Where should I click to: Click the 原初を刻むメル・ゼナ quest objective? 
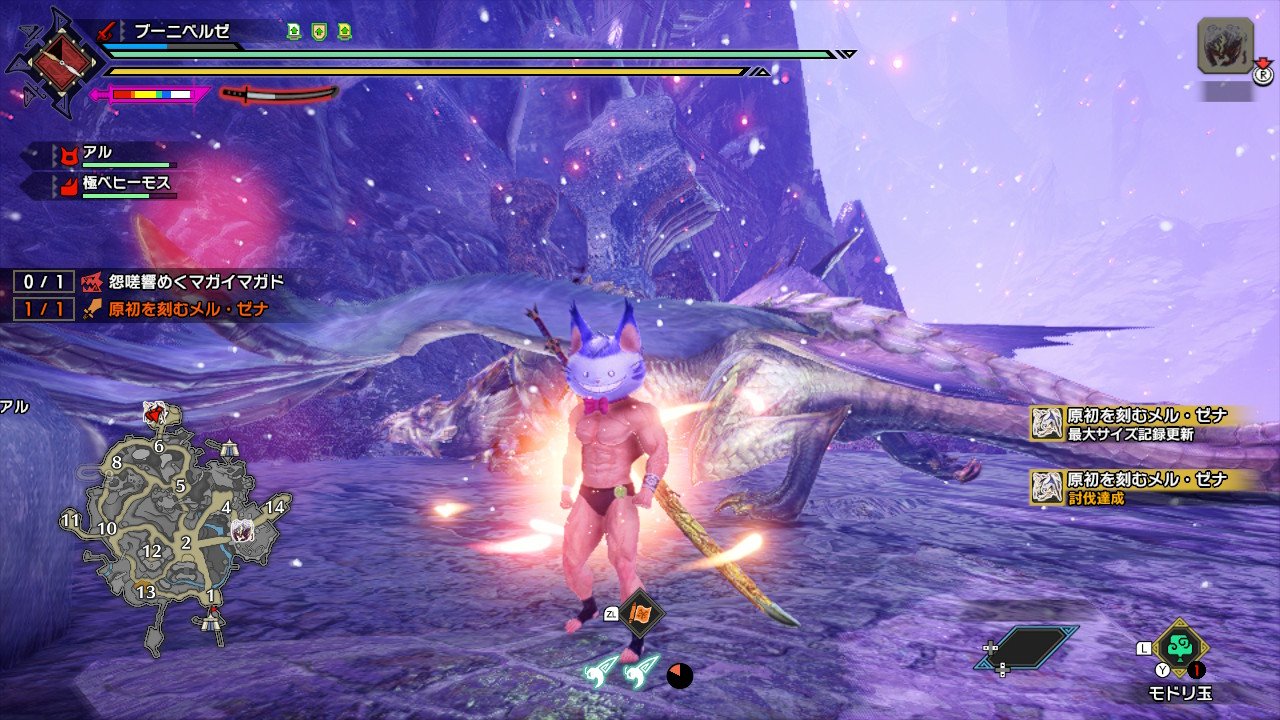pos(175,309)
